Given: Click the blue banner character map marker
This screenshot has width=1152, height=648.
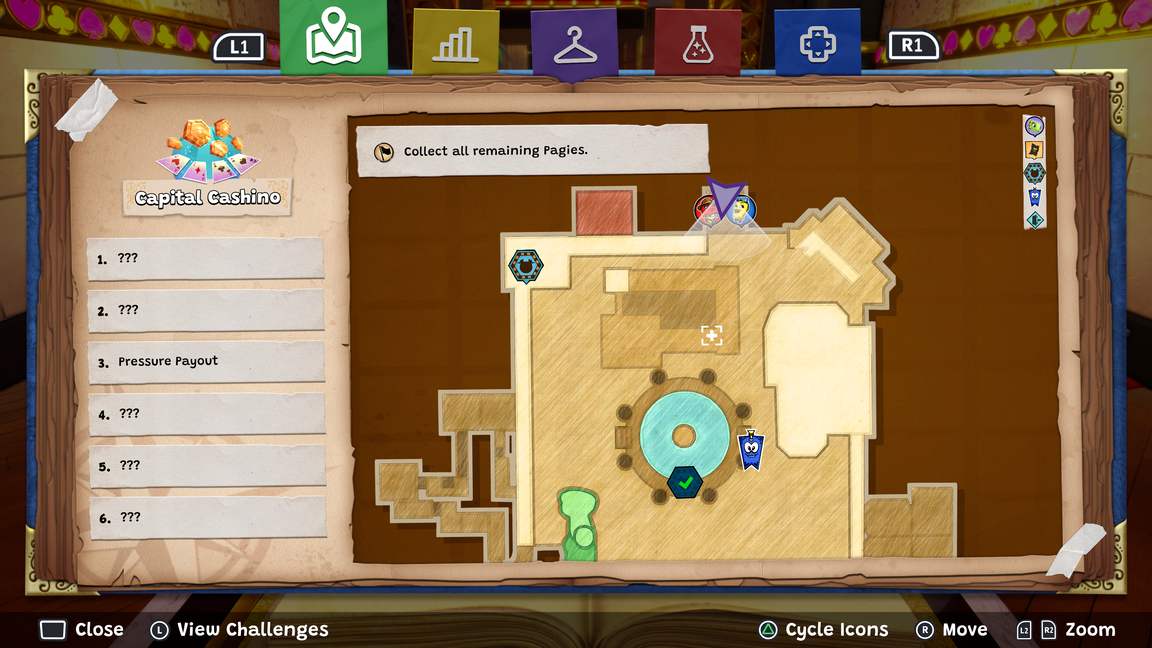Looking at the screenshot, I should click(751, 450).
